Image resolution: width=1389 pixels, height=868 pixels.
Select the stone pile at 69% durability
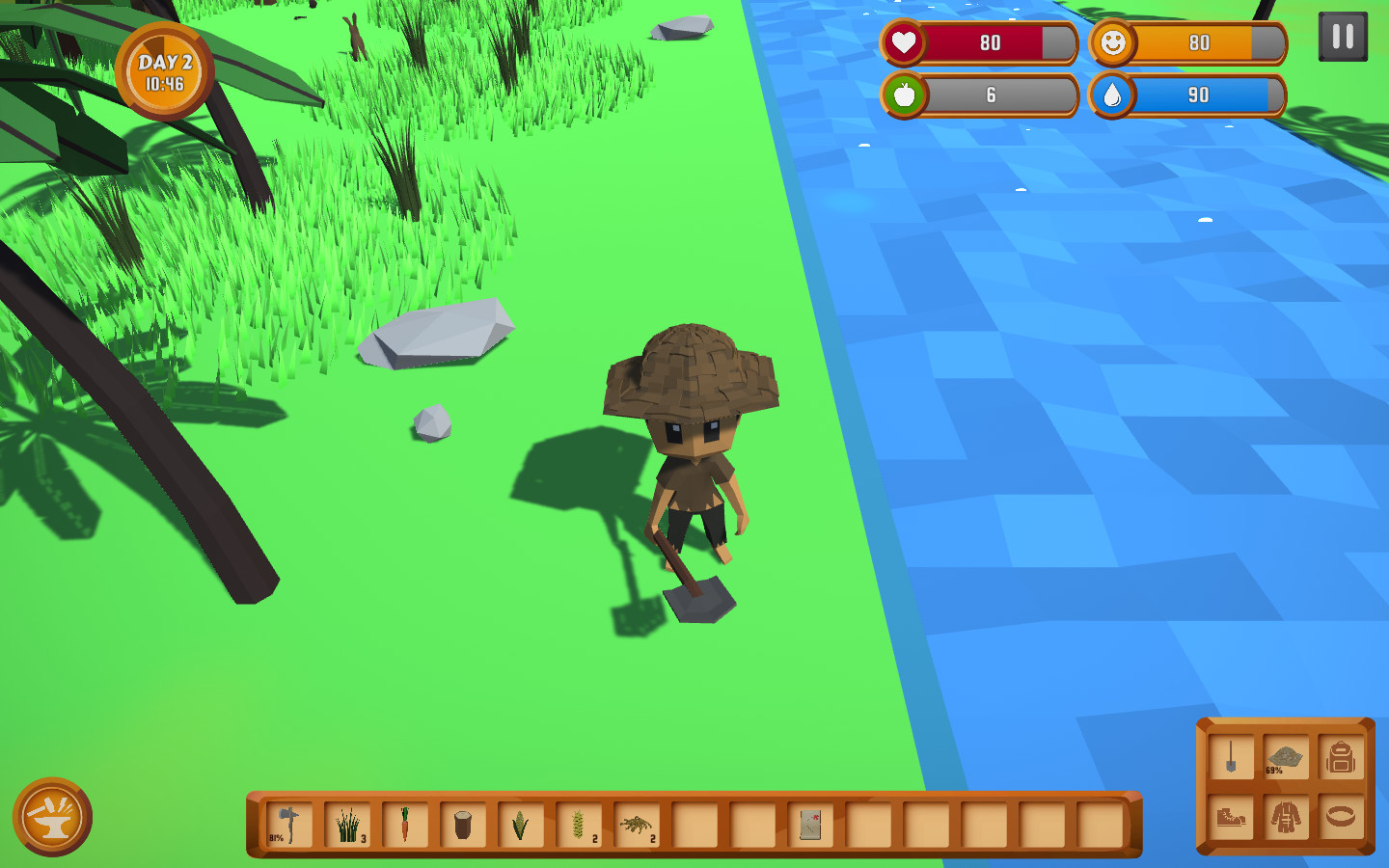1286,757
